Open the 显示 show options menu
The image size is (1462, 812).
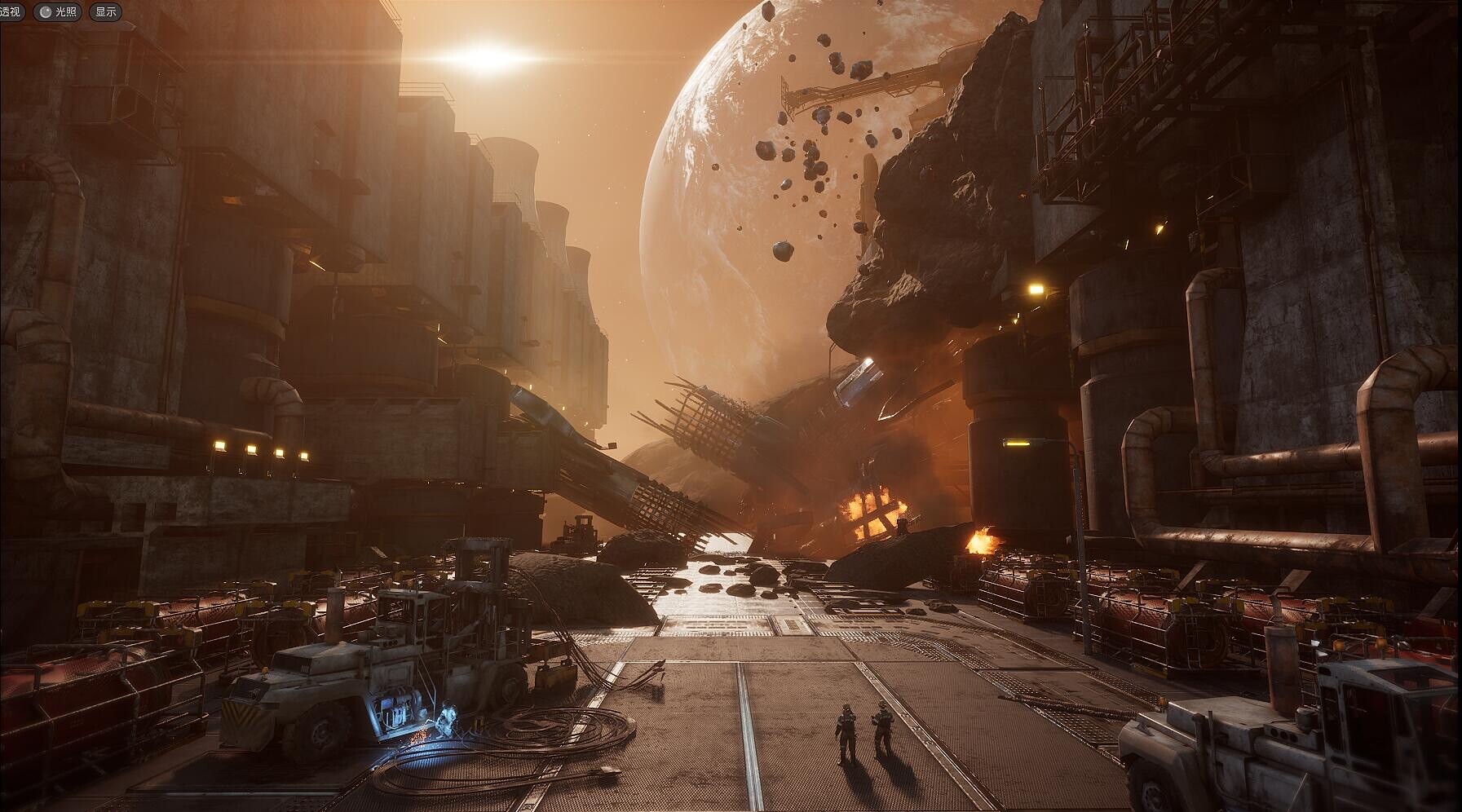coord(105,12)
